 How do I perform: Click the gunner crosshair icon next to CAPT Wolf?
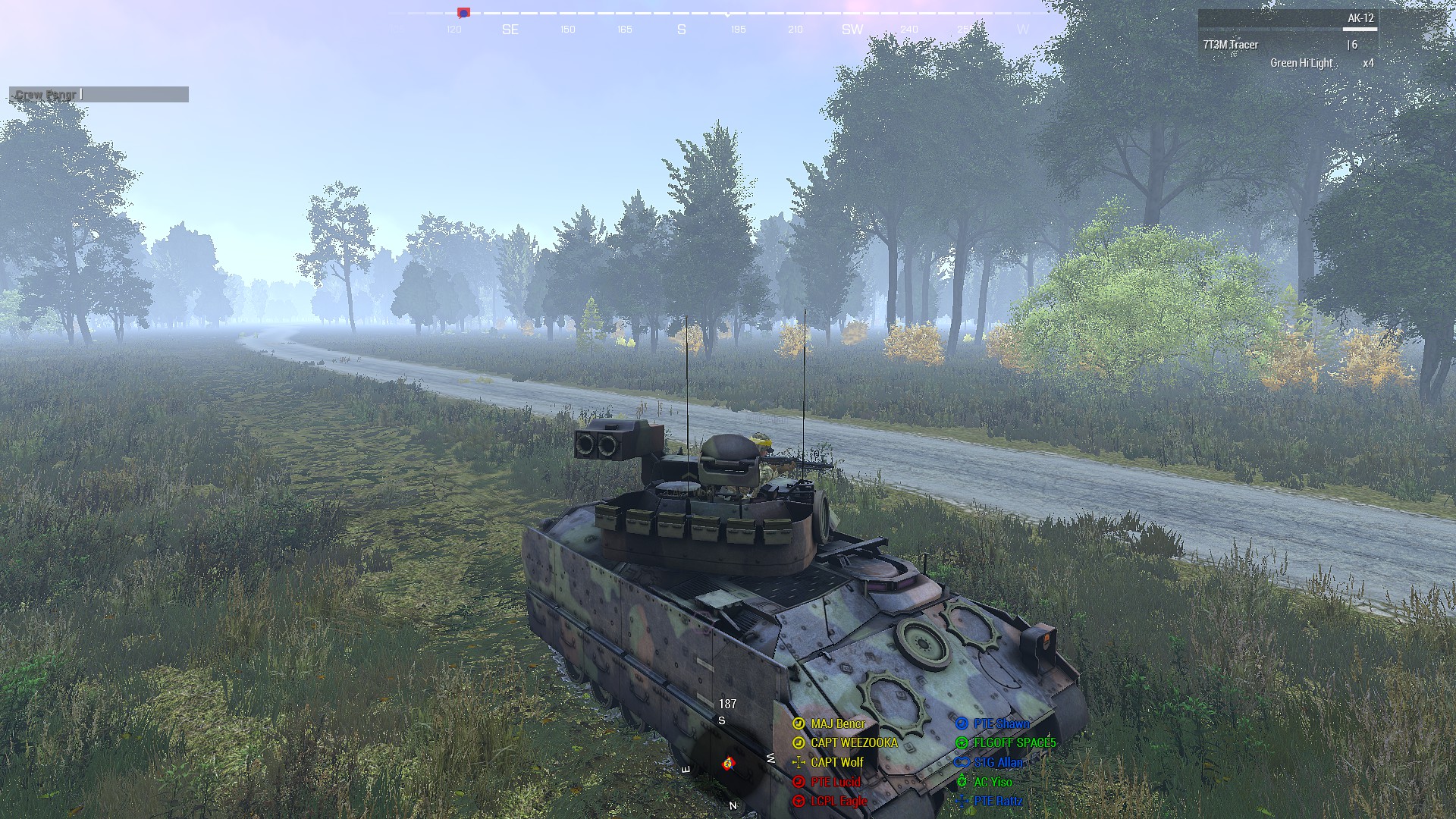[x=798, y=763]
